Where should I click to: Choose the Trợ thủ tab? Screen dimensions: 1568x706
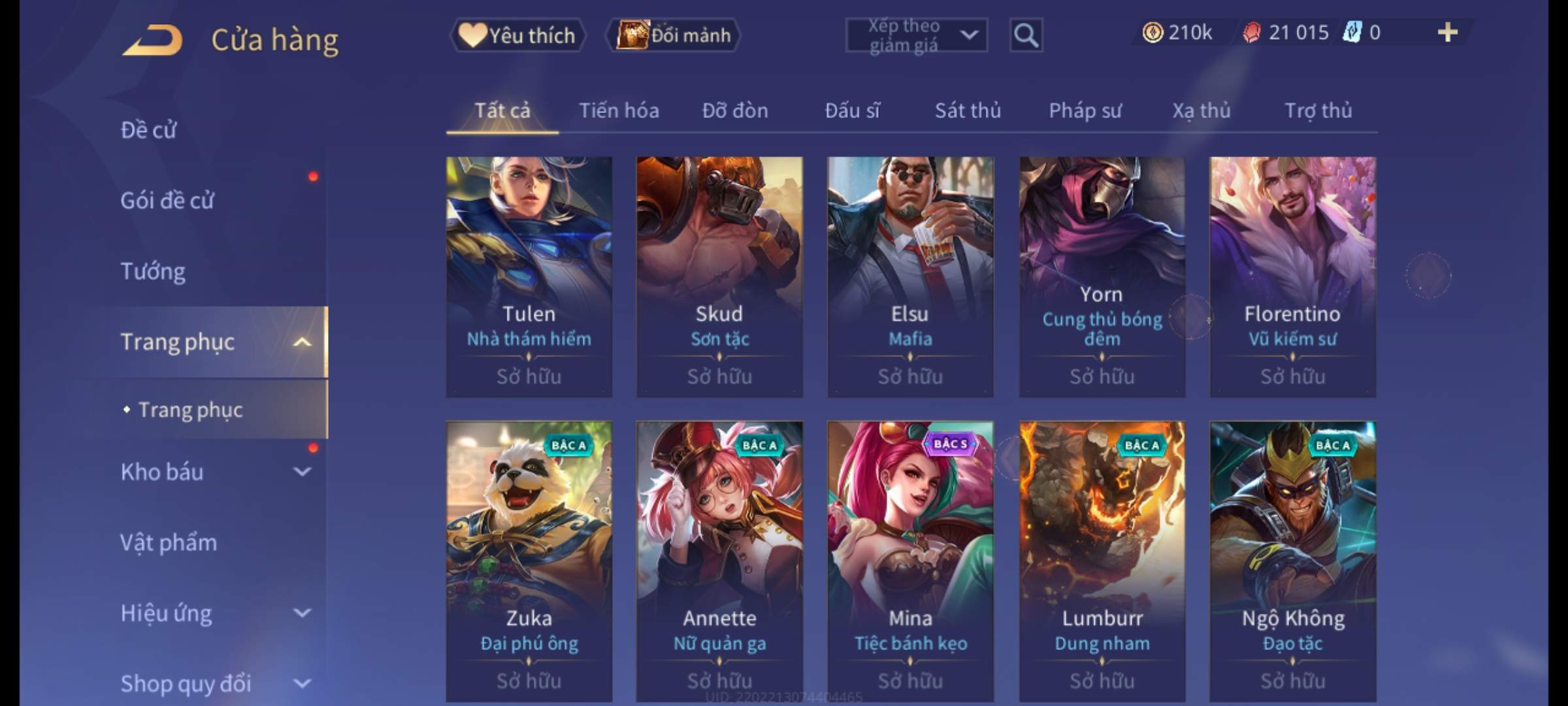click(1318, 110)
